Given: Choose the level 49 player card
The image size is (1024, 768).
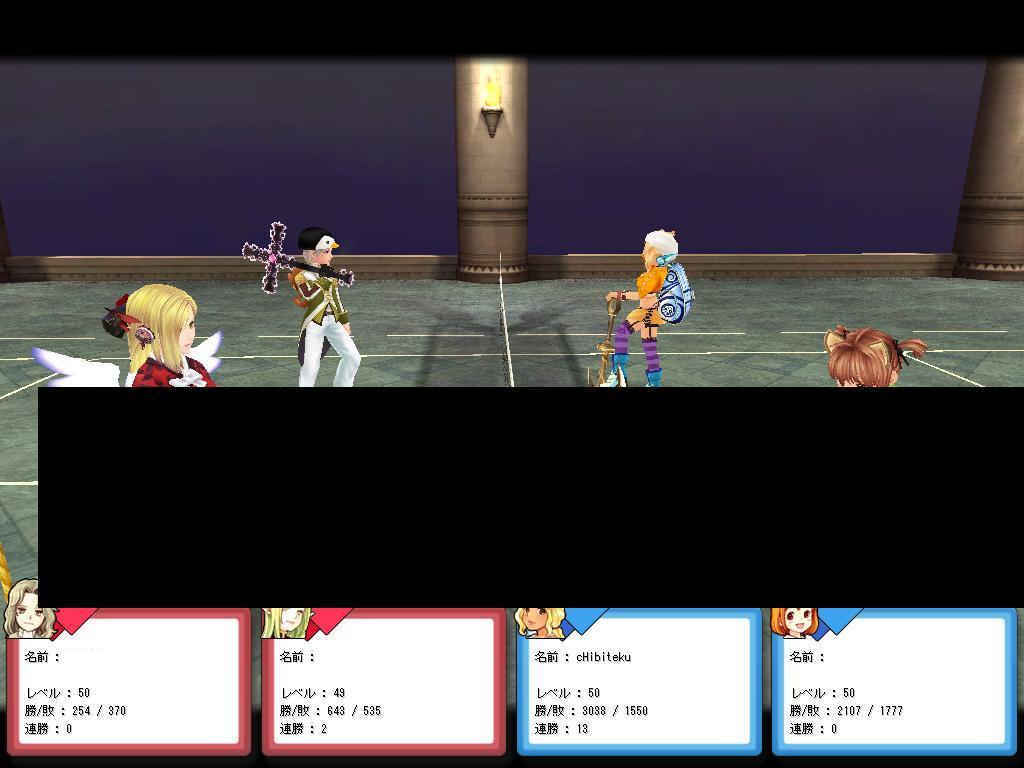Looking at the screenshot, I should click(384, 681).
